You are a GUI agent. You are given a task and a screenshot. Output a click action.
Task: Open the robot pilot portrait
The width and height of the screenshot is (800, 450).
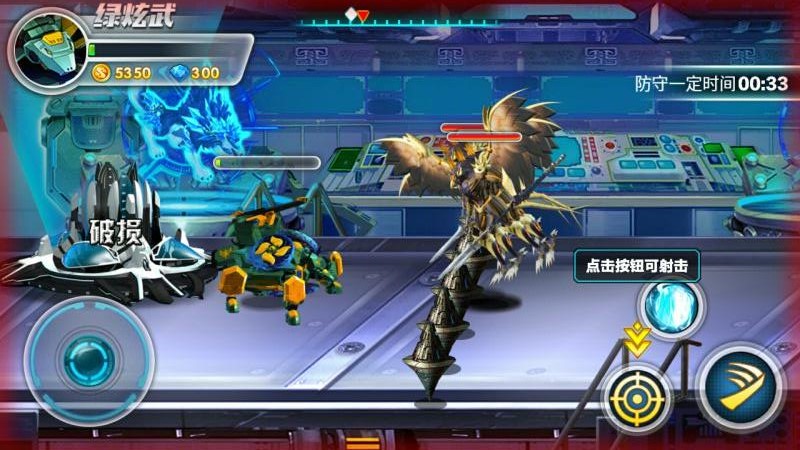coord(44,48)
